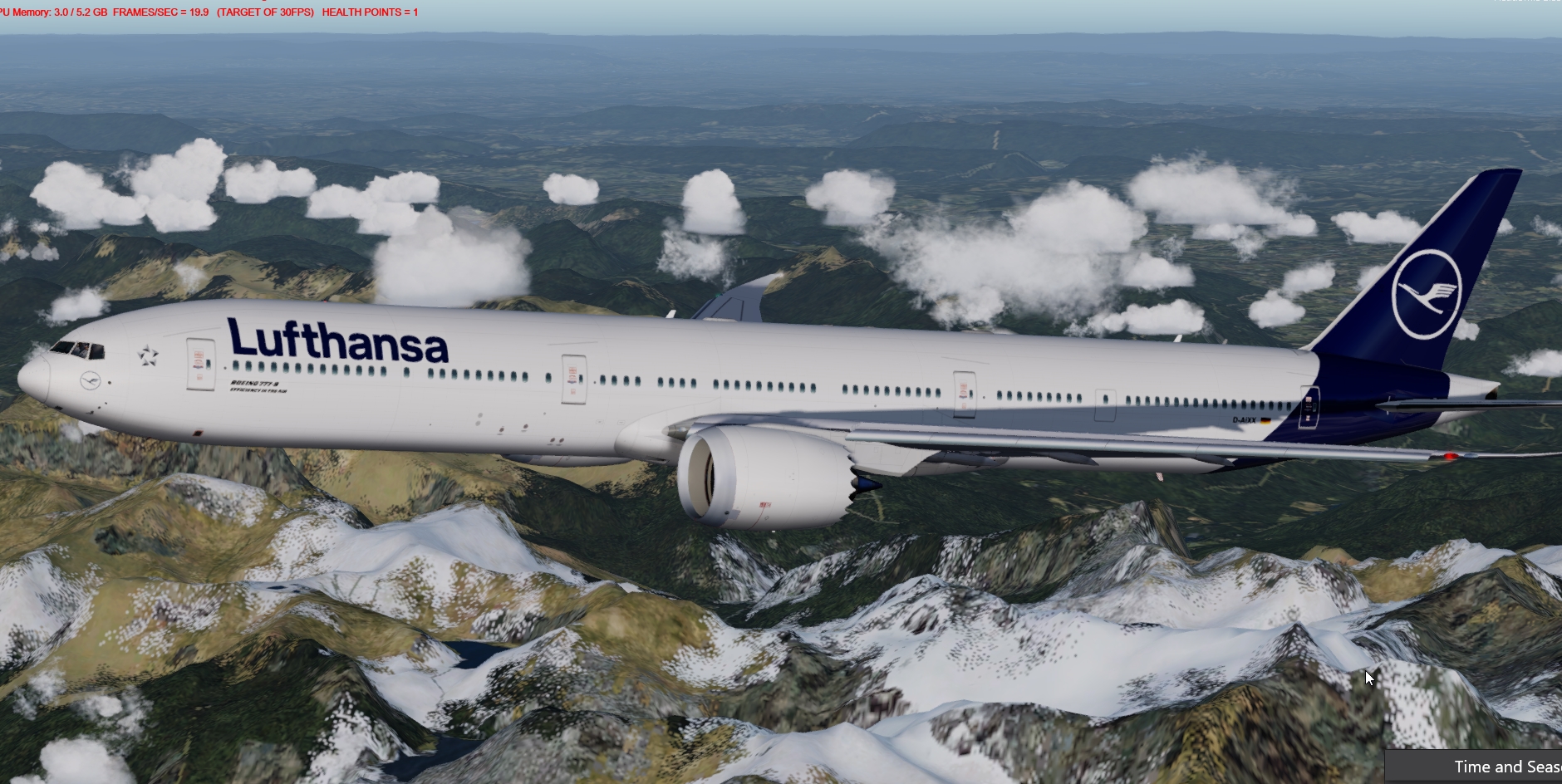
Task: Click the TARGET OF 30FPS text
Action: [x=262, y=13]
